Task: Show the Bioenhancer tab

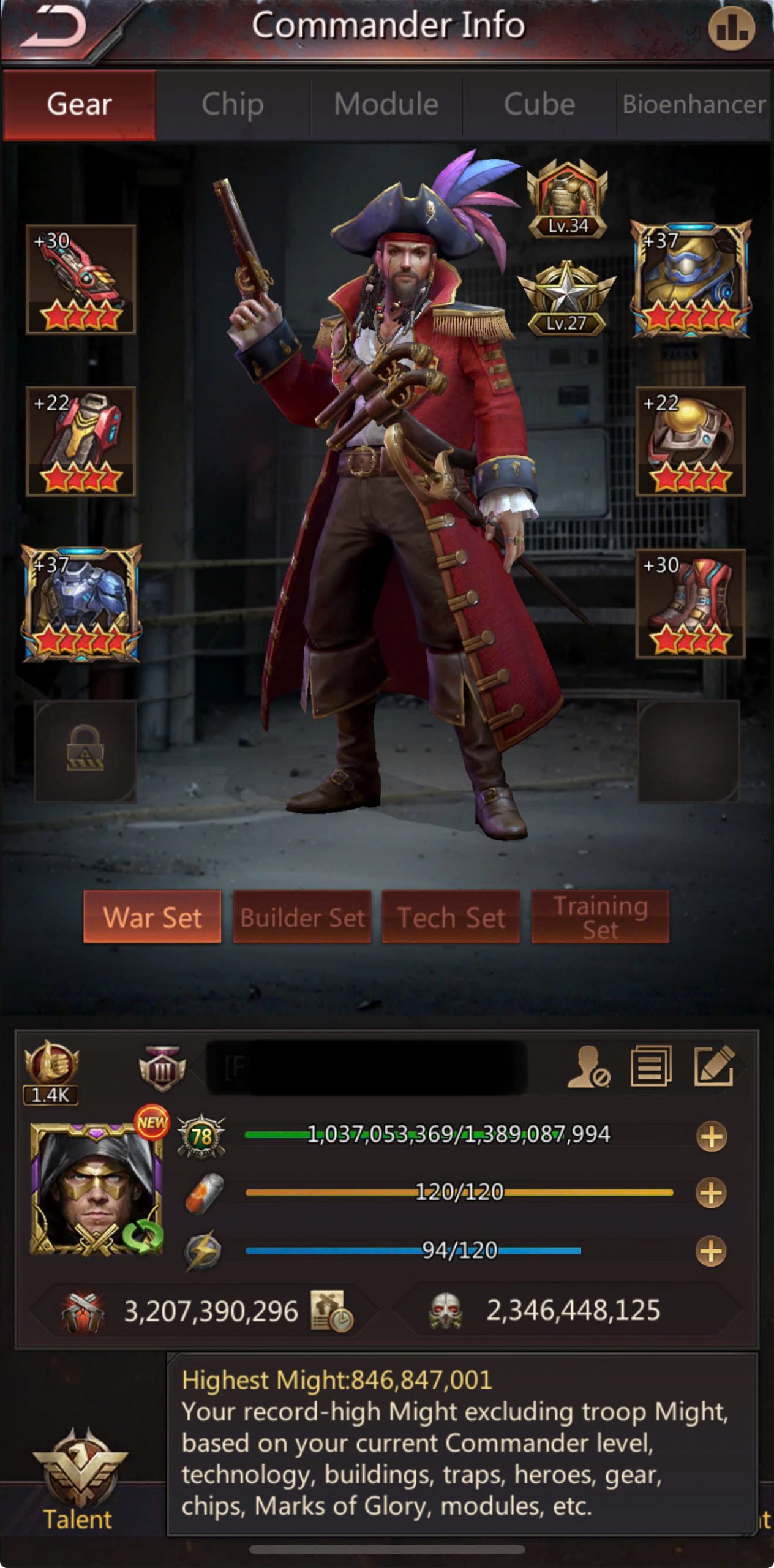Action: click(x=694, y=105)
